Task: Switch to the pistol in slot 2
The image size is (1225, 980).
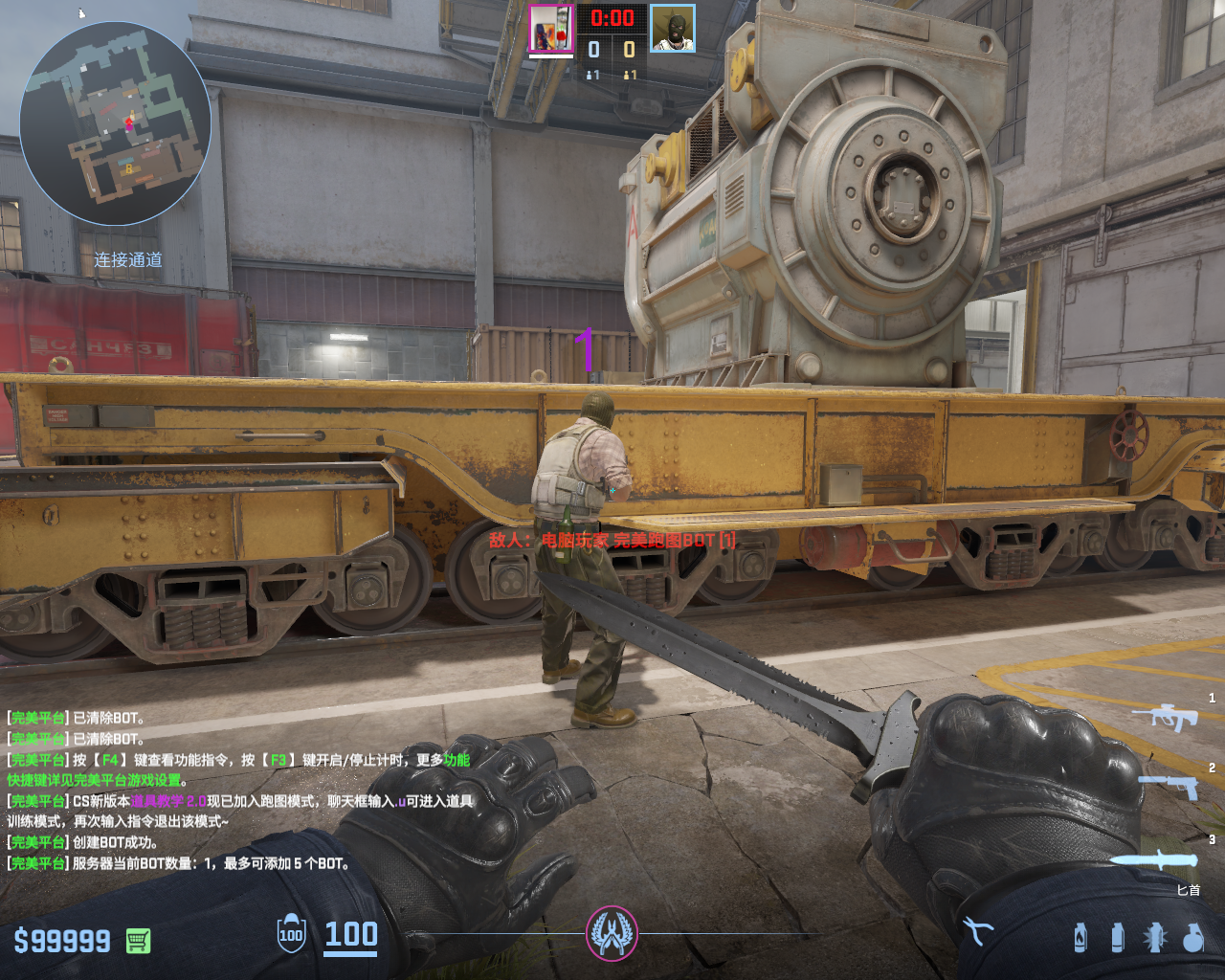Action: tap(1169, 786)
